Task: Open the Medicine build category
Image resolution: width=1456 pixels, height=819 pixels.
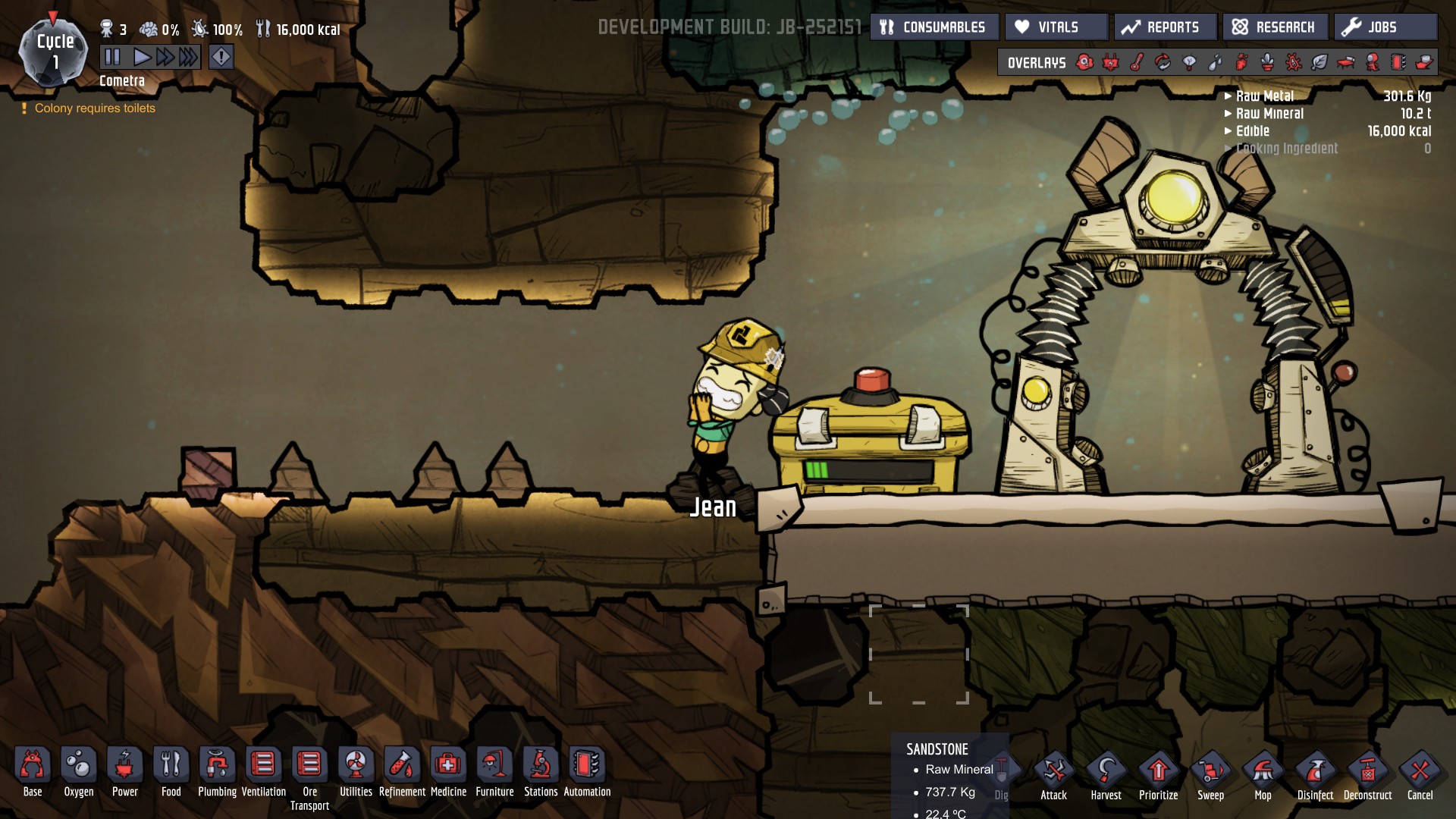Action: tap(448, 766)
